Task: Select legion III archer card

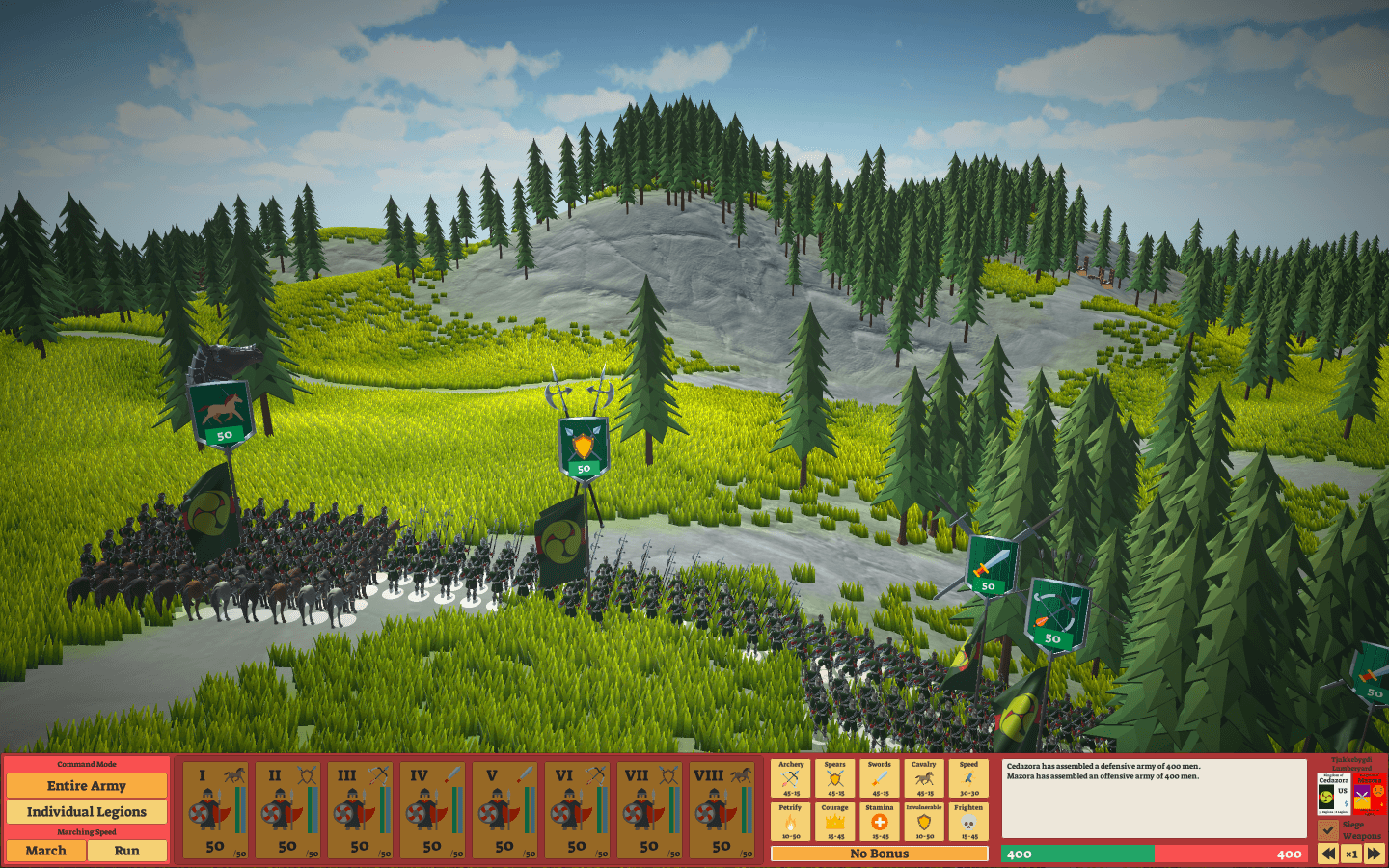Action: pyautogui.click(x=360, y=809)
